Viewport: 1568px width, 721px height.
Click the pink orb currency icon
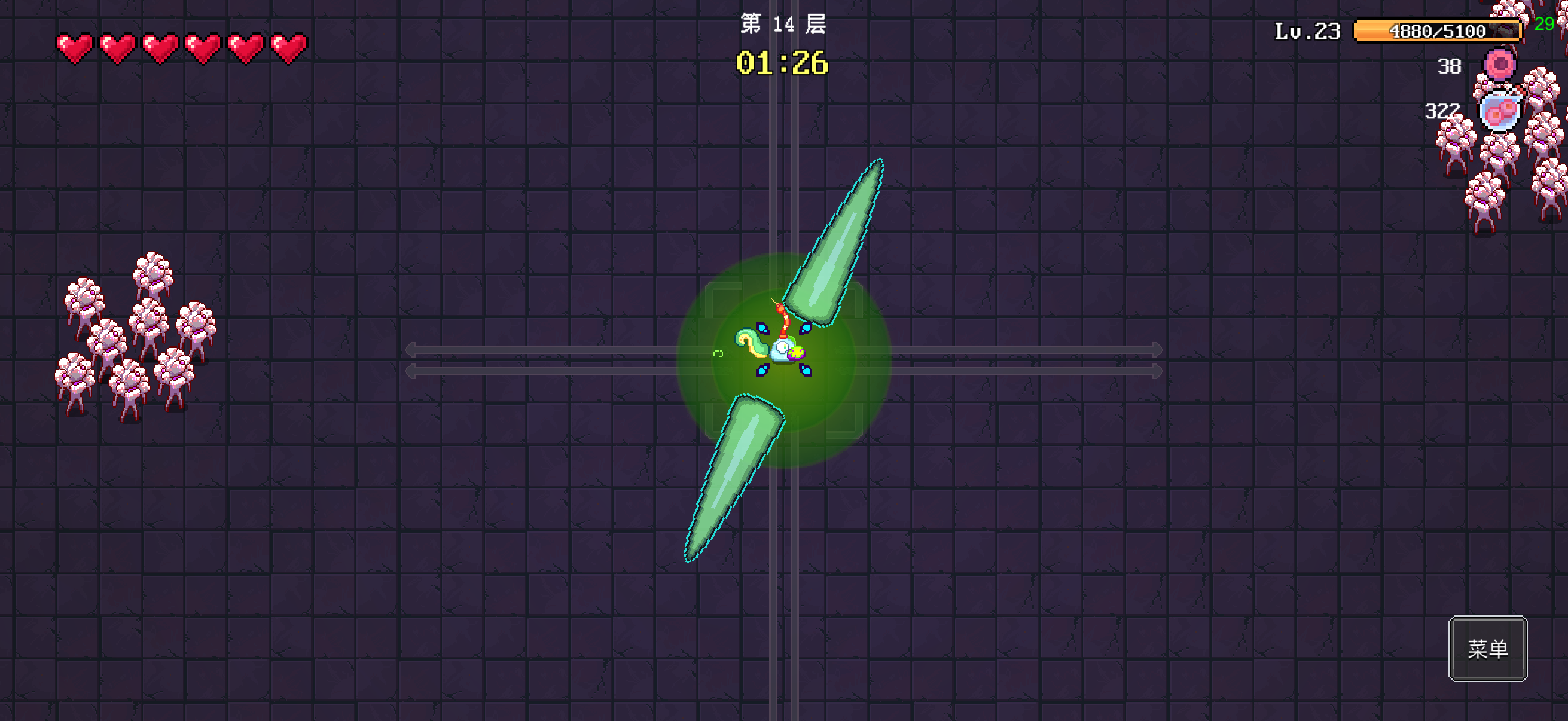tap(1500, 63)
